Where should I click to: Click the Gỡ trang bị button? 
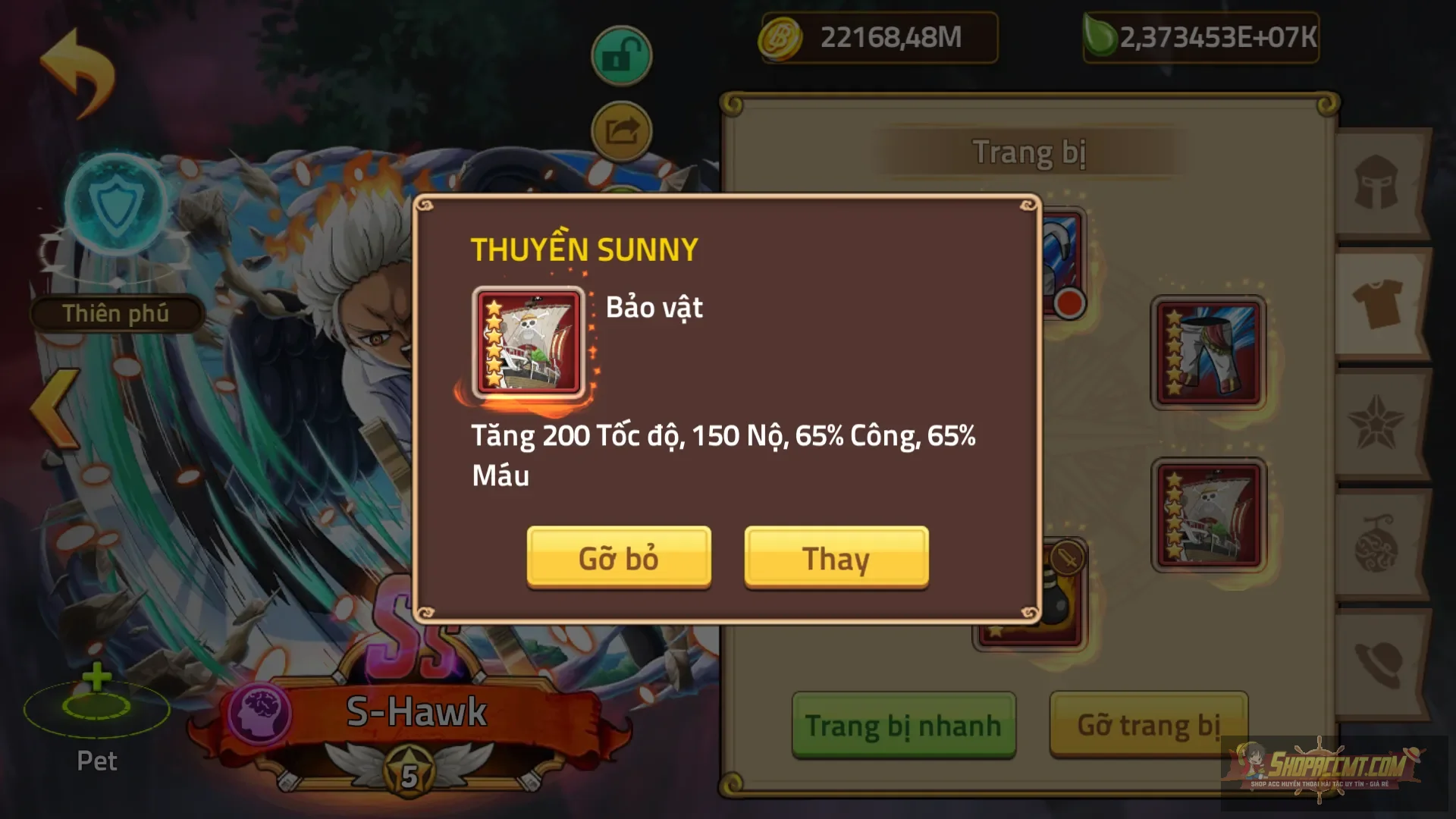pos(1147,725)
